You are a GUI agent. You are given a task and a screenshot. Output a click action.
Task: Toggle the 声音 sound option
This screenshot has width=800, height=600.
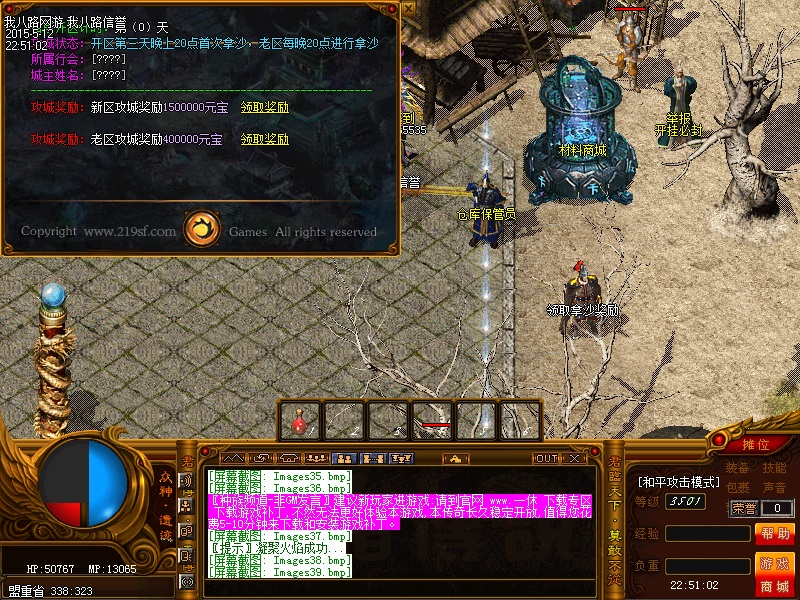coord(774,487)
